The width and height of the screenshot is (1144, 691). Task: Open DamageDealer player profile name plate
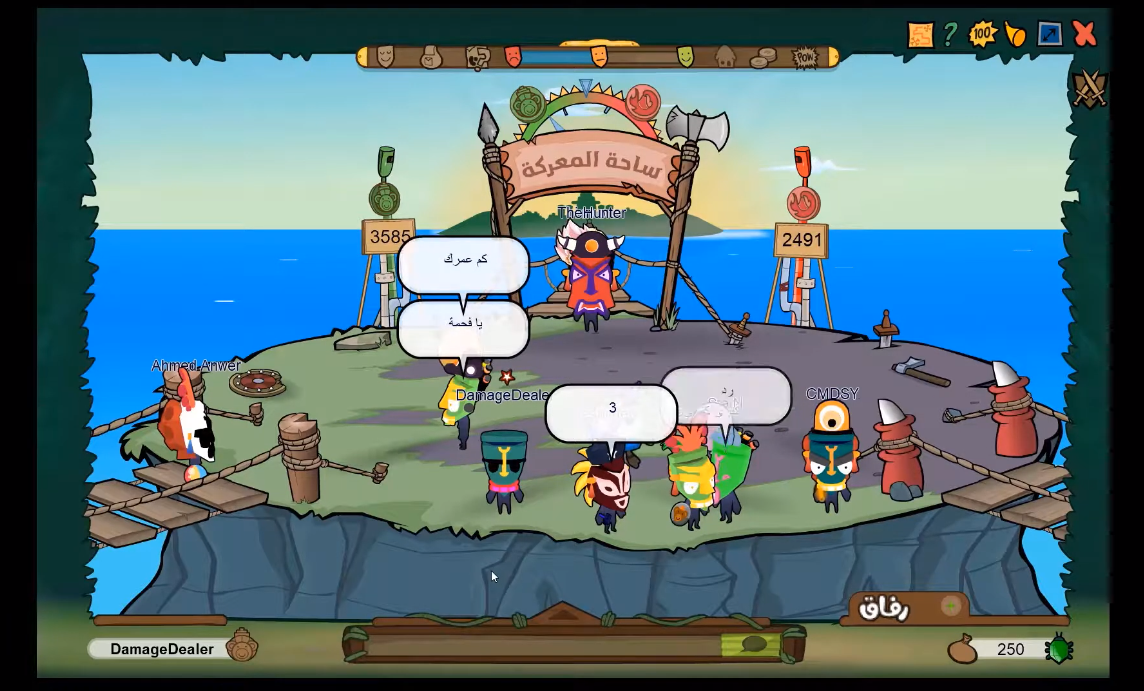pos(162,649)
